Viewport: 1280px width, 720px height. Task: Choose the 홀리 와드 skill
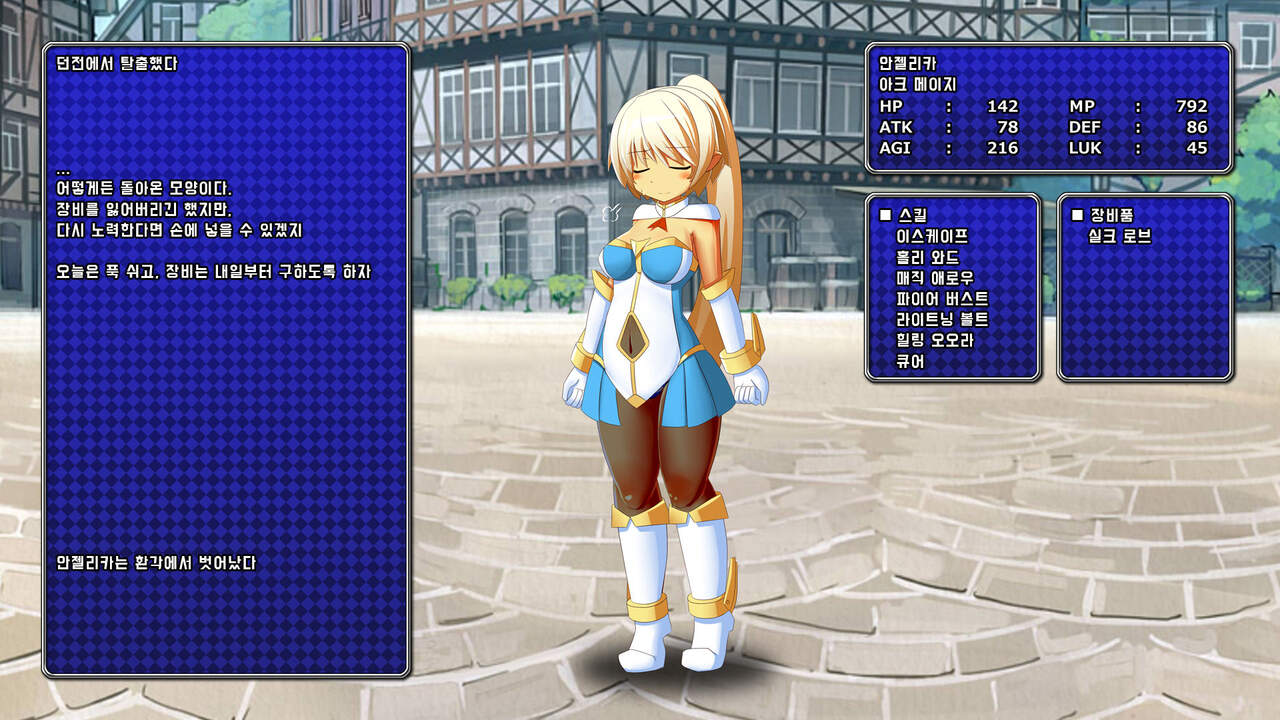tap(928, 258)
